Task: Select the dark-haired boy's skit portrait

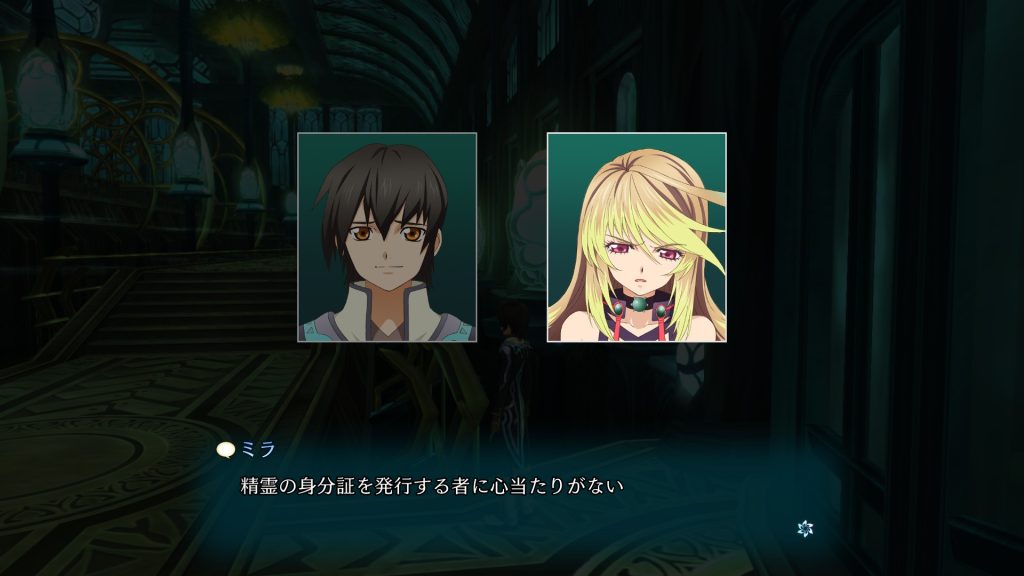Action: 387,237
